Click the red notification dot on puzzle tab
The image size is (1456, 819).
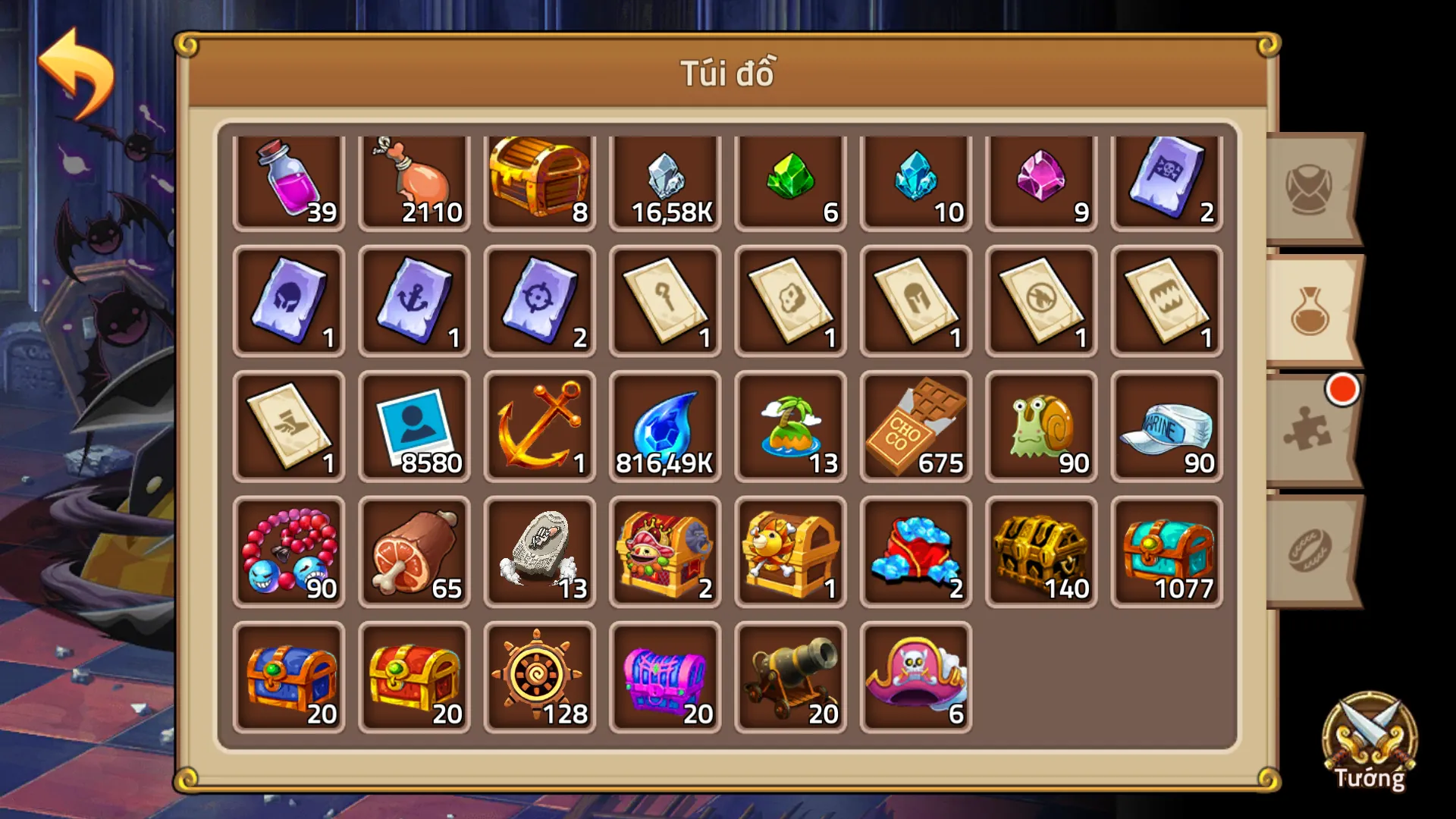pyautogui.click(x=1344, y=388)
